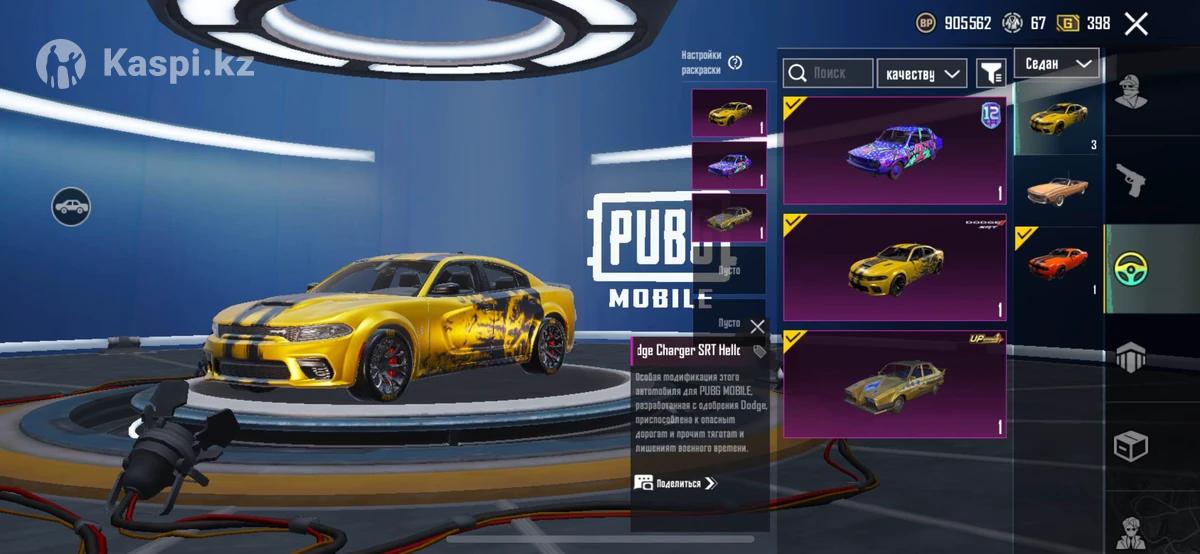1200x554 pixels.
Task: Select the graffiti-painted sedan skin card
Action: point(894,150)
